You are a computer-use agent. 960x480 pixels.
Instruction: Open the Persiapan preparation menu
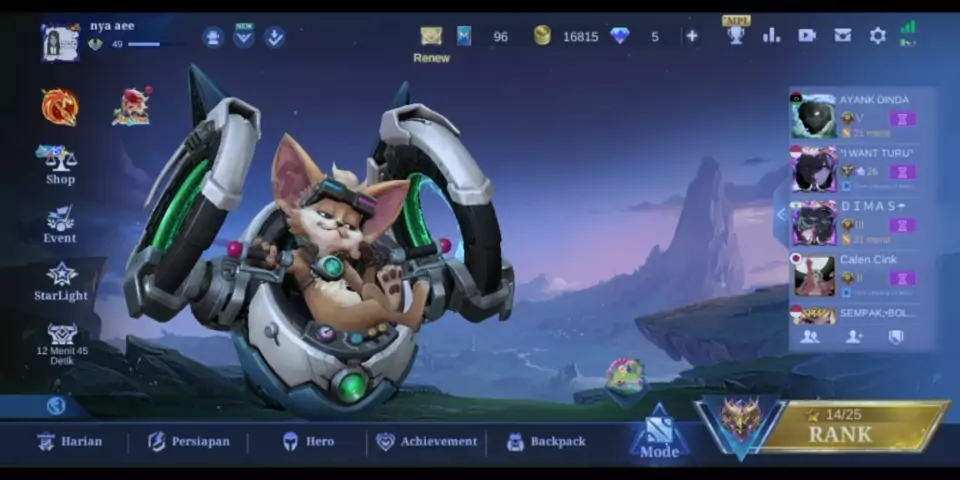[x=189, y=441]
